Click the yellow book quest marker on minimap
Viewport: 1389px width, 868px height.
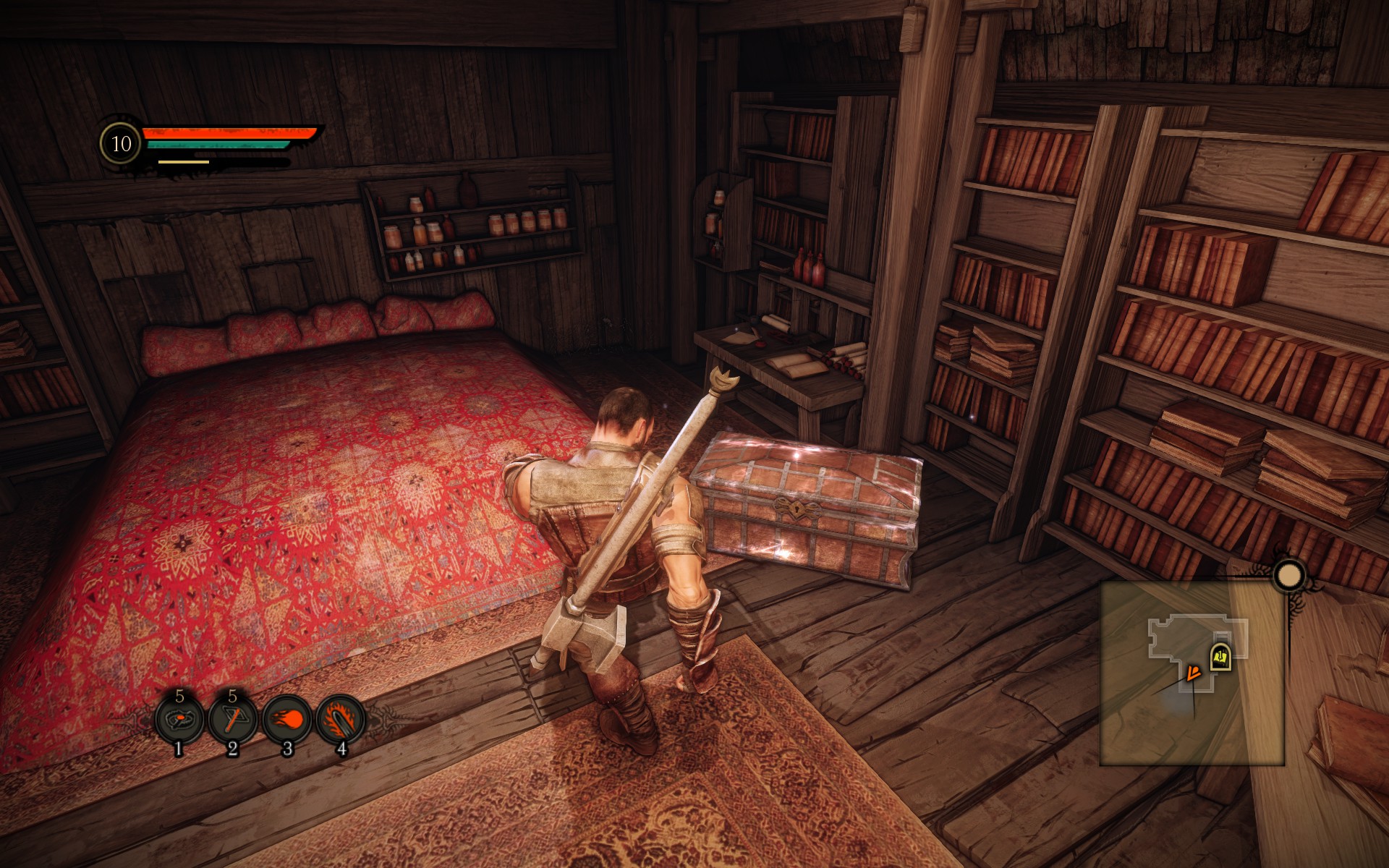[x=1220, y=657]
